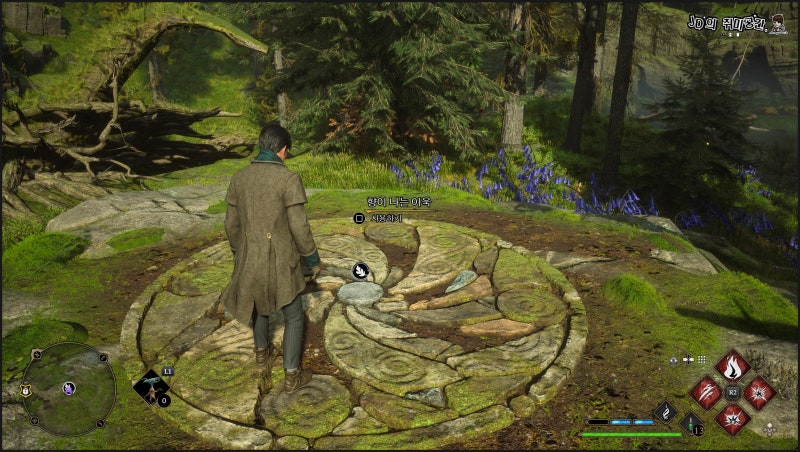
Task: Click the leaf interaction marker on the stone
Action: (358, 270)
